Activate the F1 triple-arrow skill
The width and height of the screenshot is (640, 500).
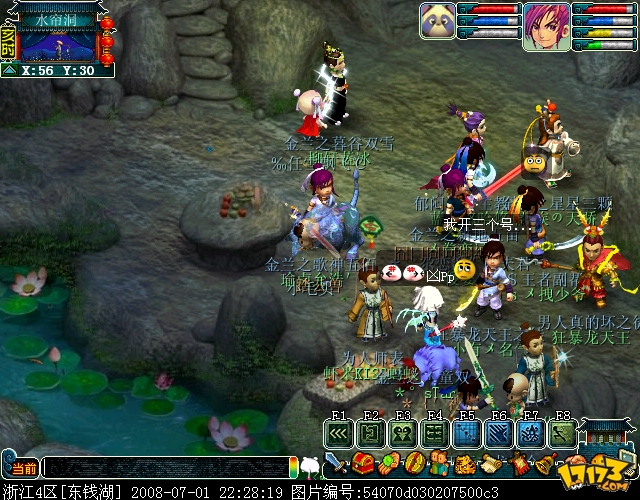tap(339, 433)
